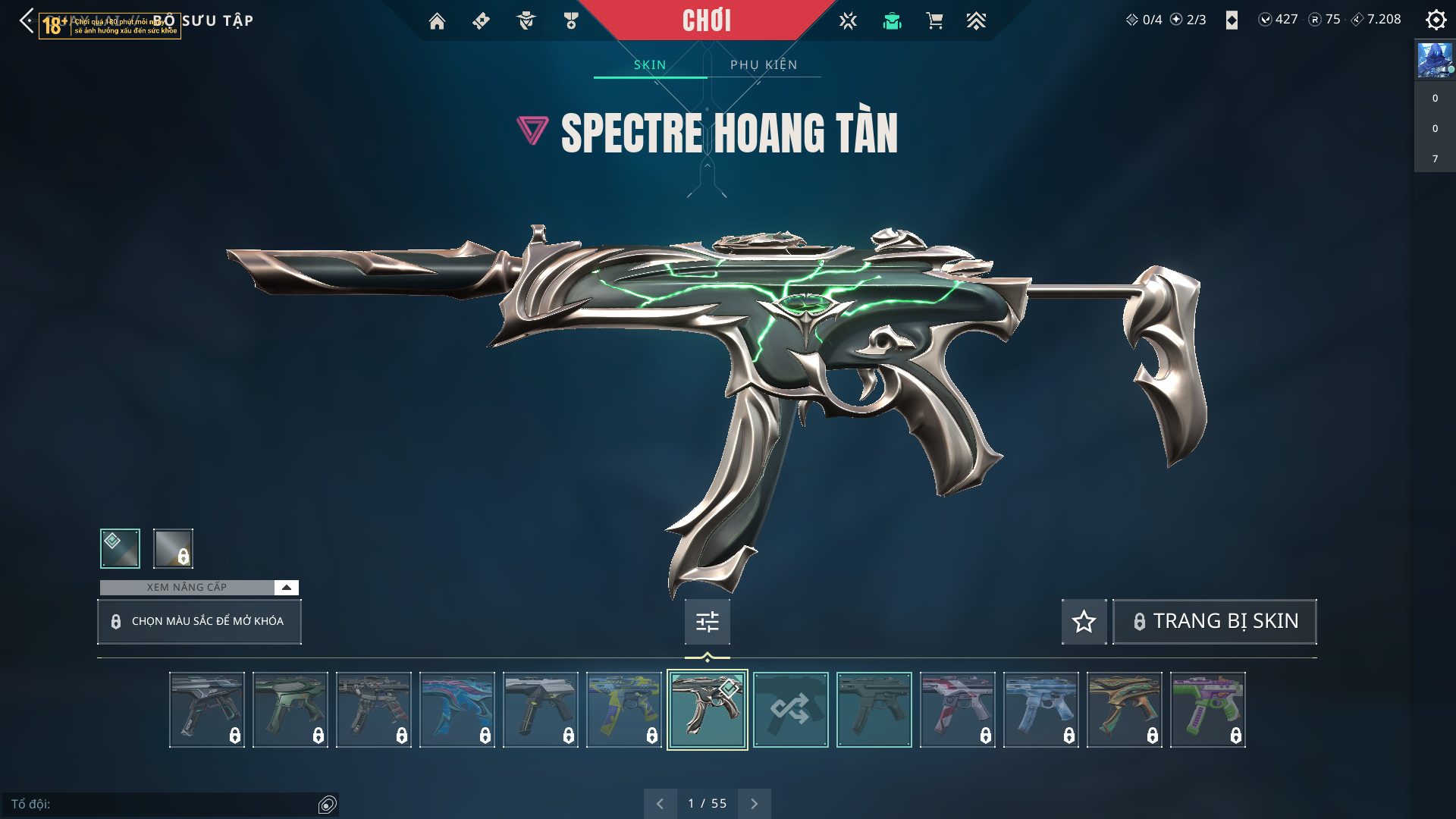Open the settings gear
Screen dimensions: 1456x819
click(x=1436, y=20)
